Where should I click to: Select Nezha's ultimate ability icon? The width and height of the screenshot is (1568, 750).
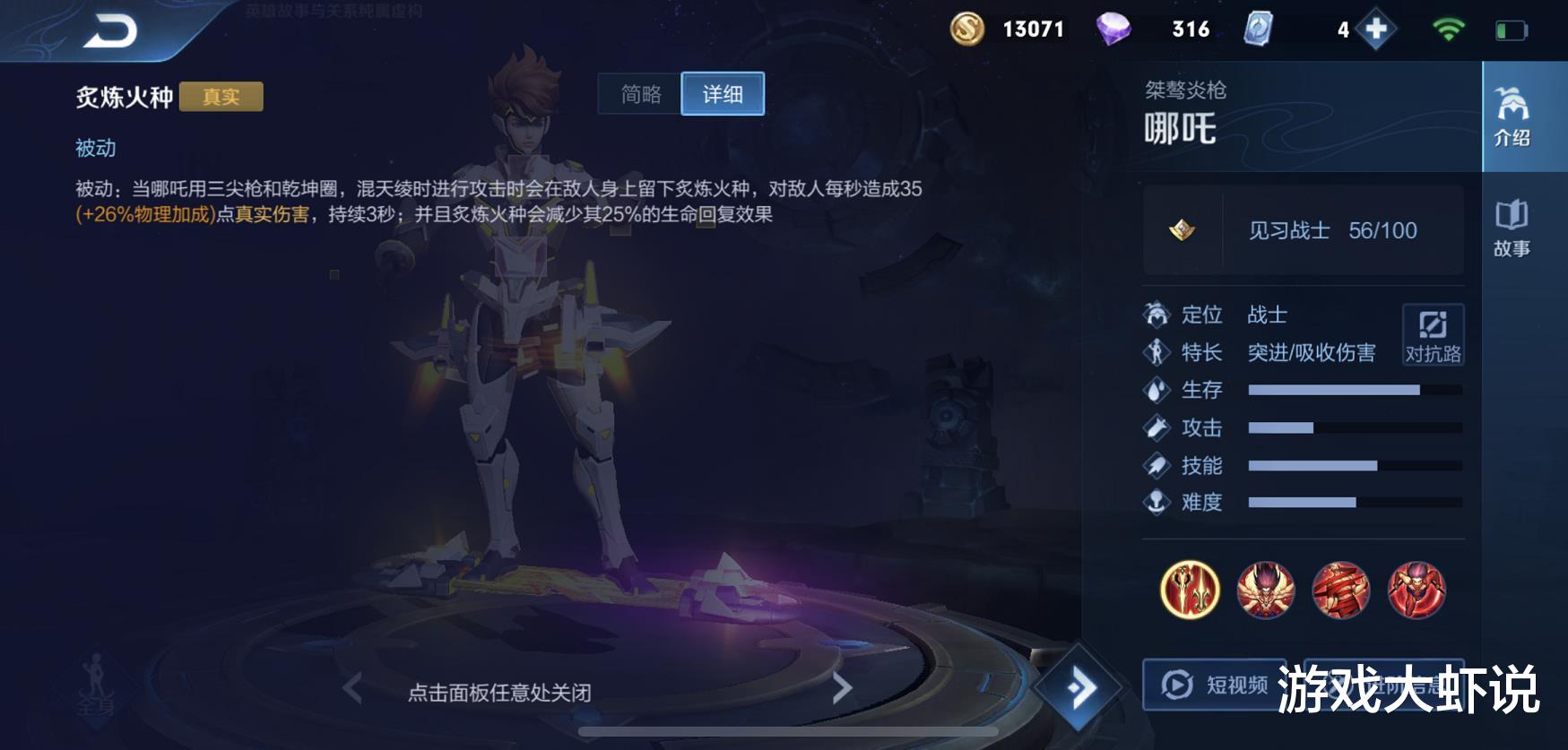1416,590
